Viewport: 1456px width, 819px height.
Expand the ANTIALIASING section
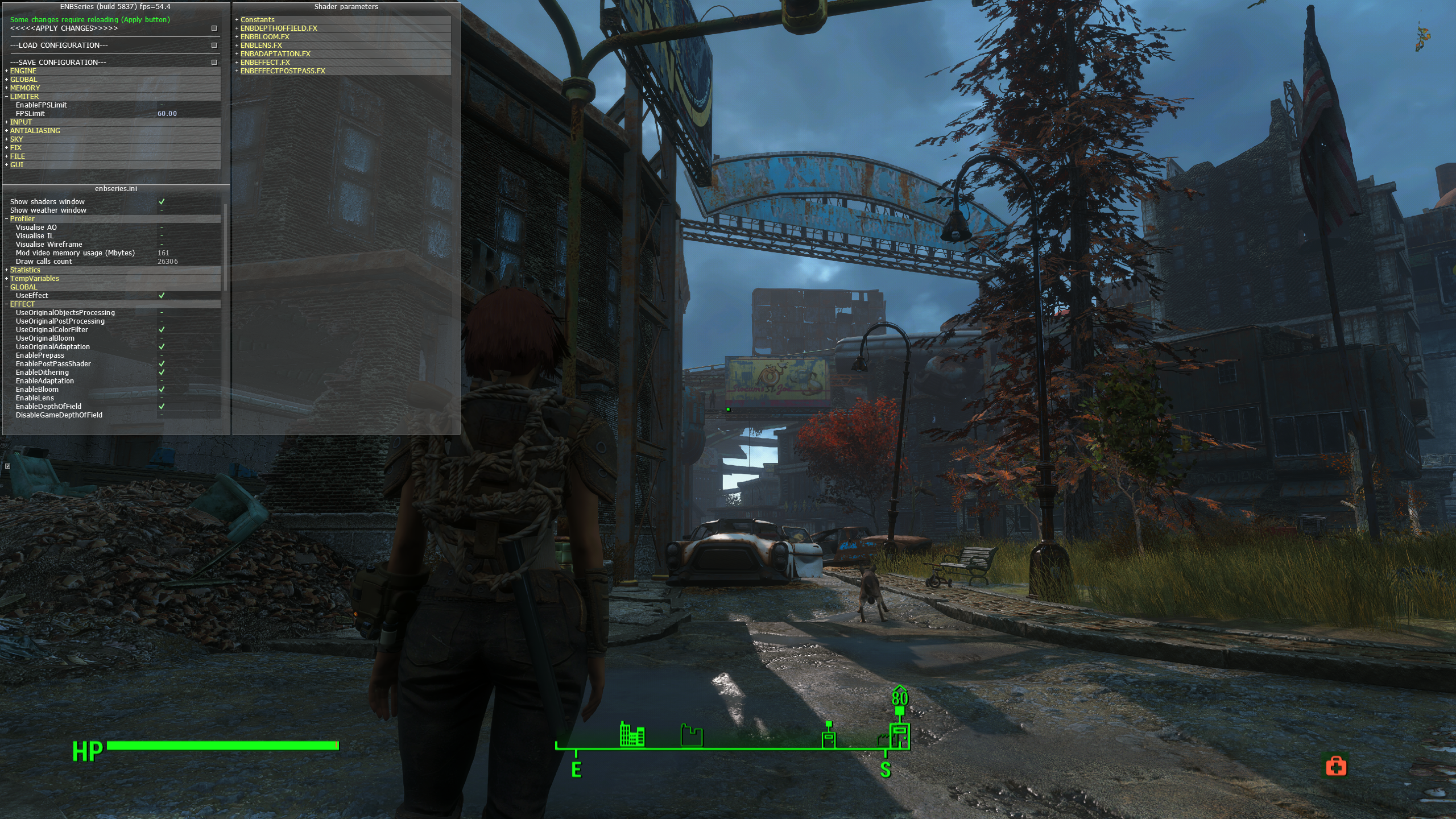(x=35, y=131)
